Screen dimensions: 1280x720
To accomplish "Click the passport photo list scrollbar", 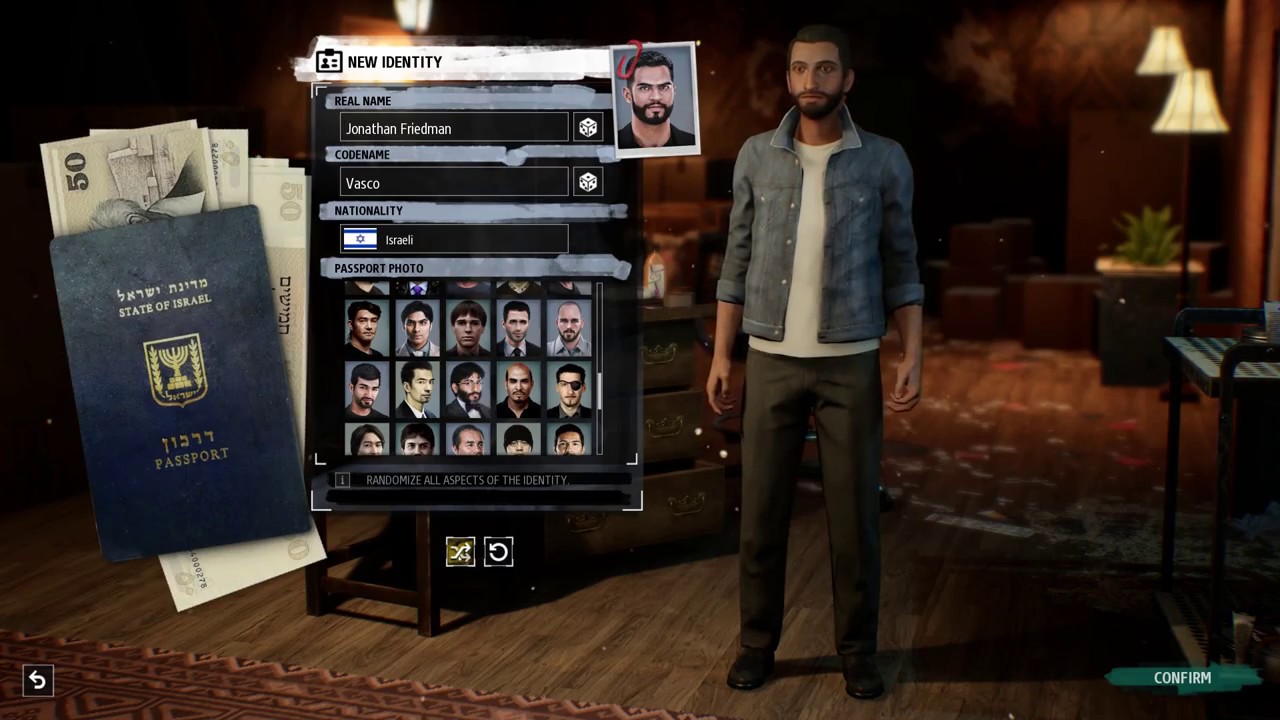I will pos(599,390).
